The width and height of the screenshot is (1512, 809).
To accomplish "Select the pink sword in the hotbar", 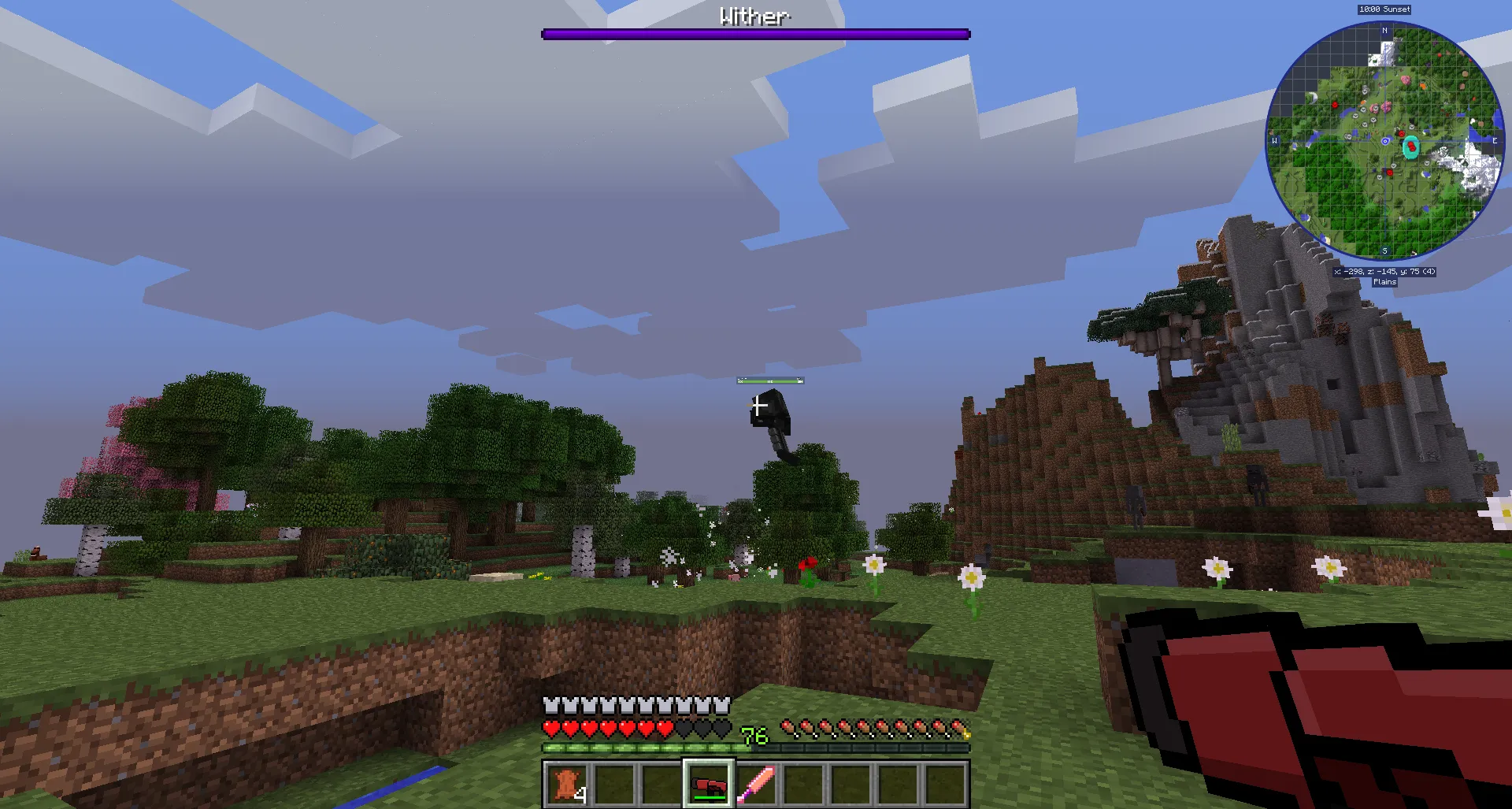I will point(758,785).
